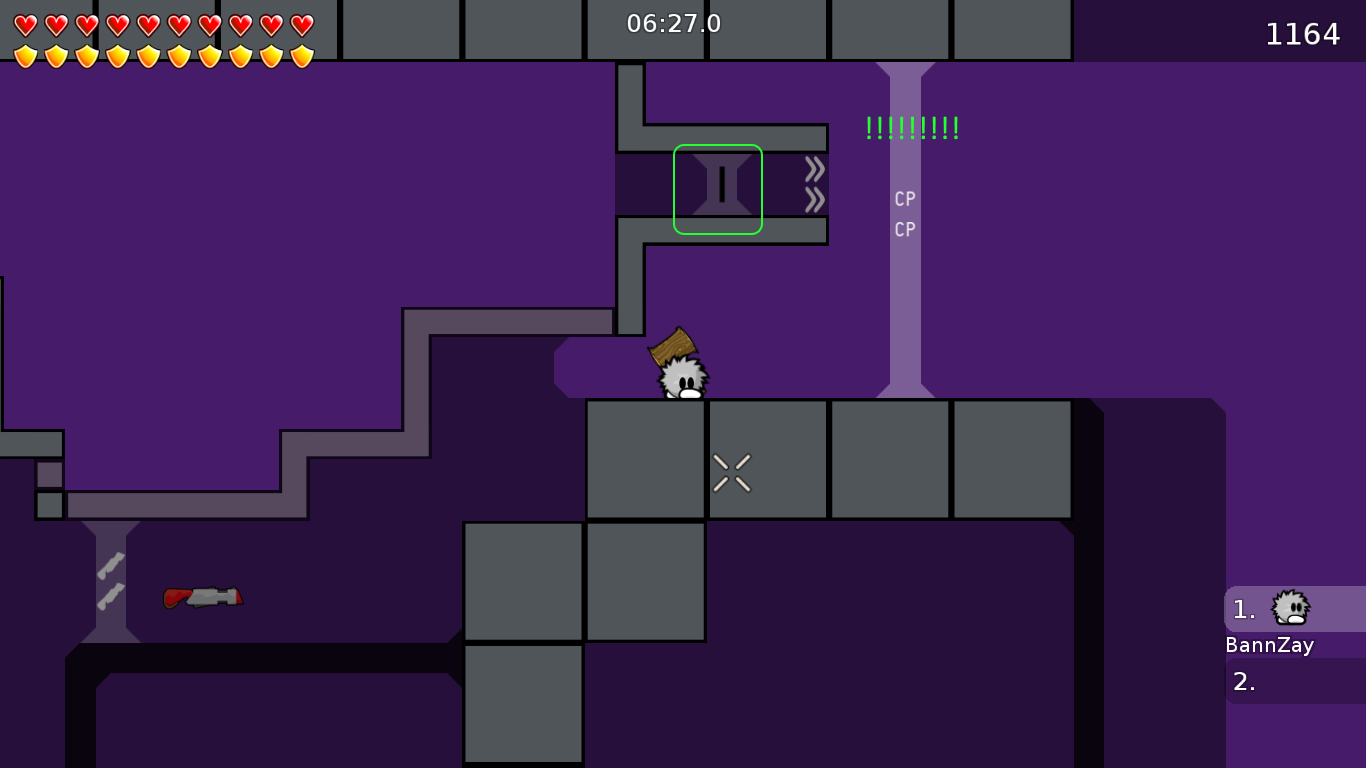Select the fluffy player character avatar on the leaderboard
The width and height of the screenshot is (1366, 768).
(x=1290, y=608)
